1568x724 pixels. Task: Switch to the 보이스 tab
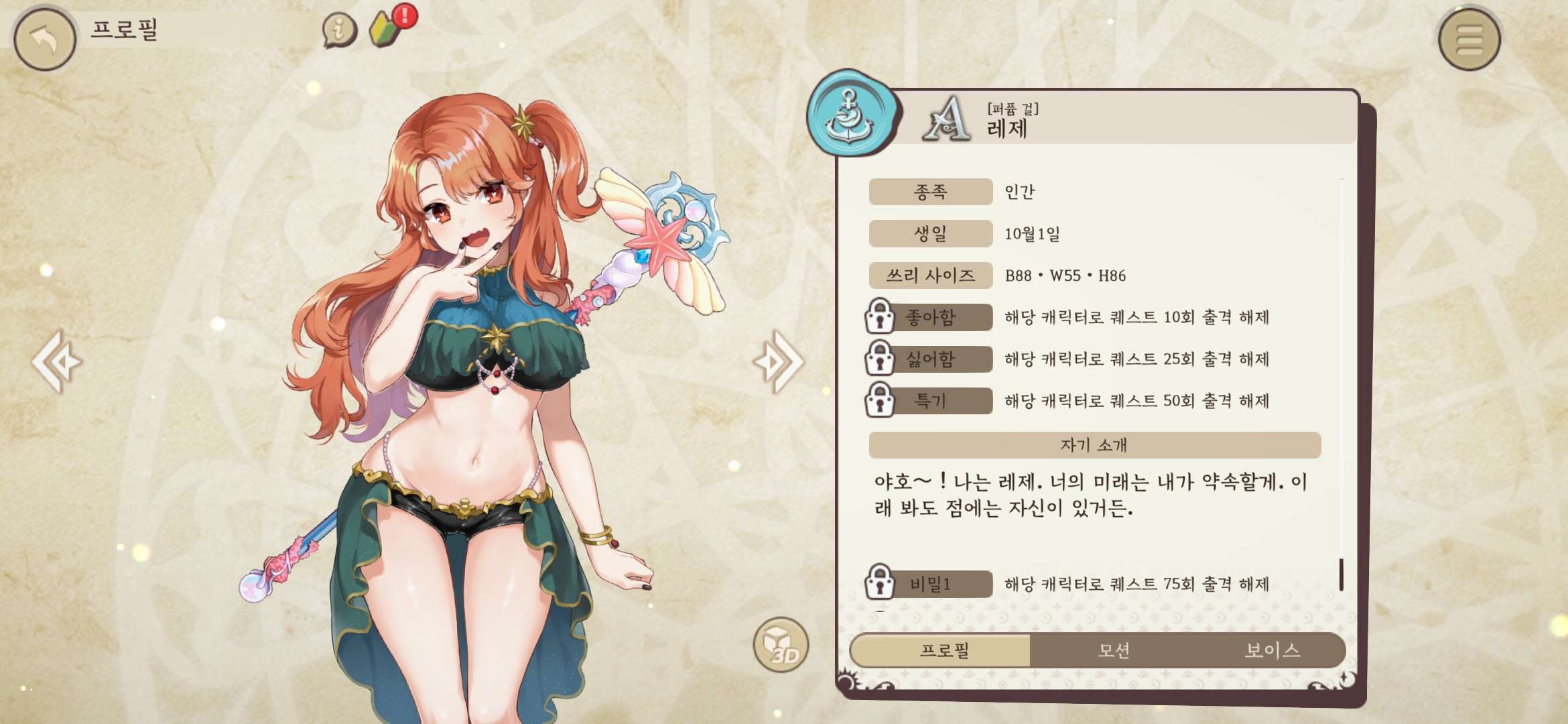[x=1272, y=650]
